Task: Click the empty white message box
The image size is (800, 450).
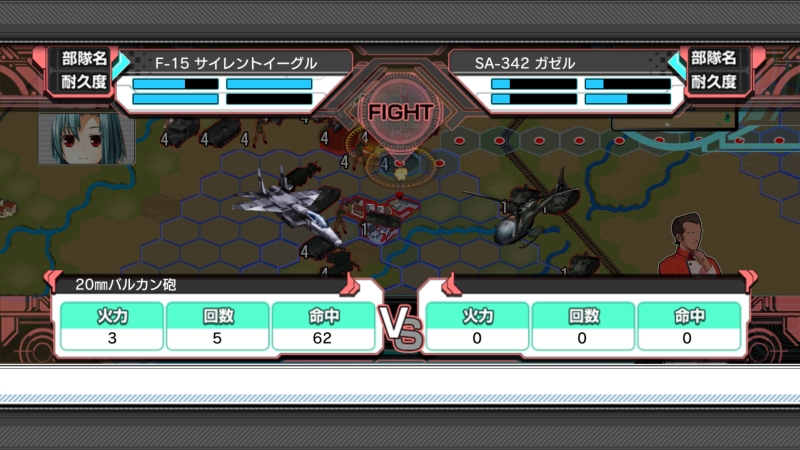Action: tap(400, 381)
